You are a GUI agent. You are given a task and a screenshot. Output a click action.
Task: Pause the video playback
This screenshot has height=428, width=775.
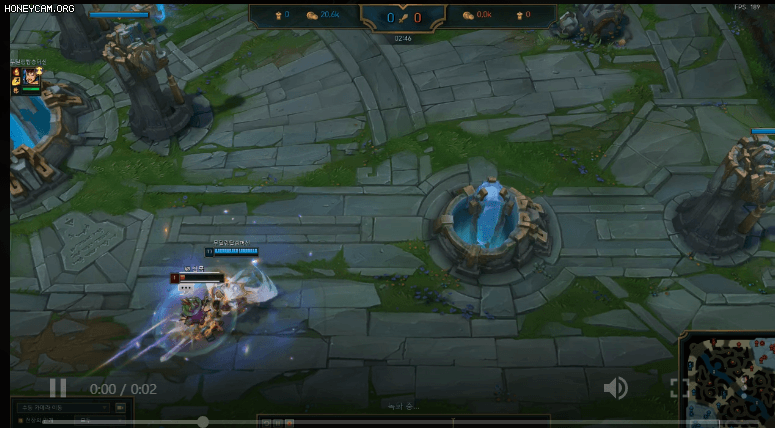[x=58, y=388]
